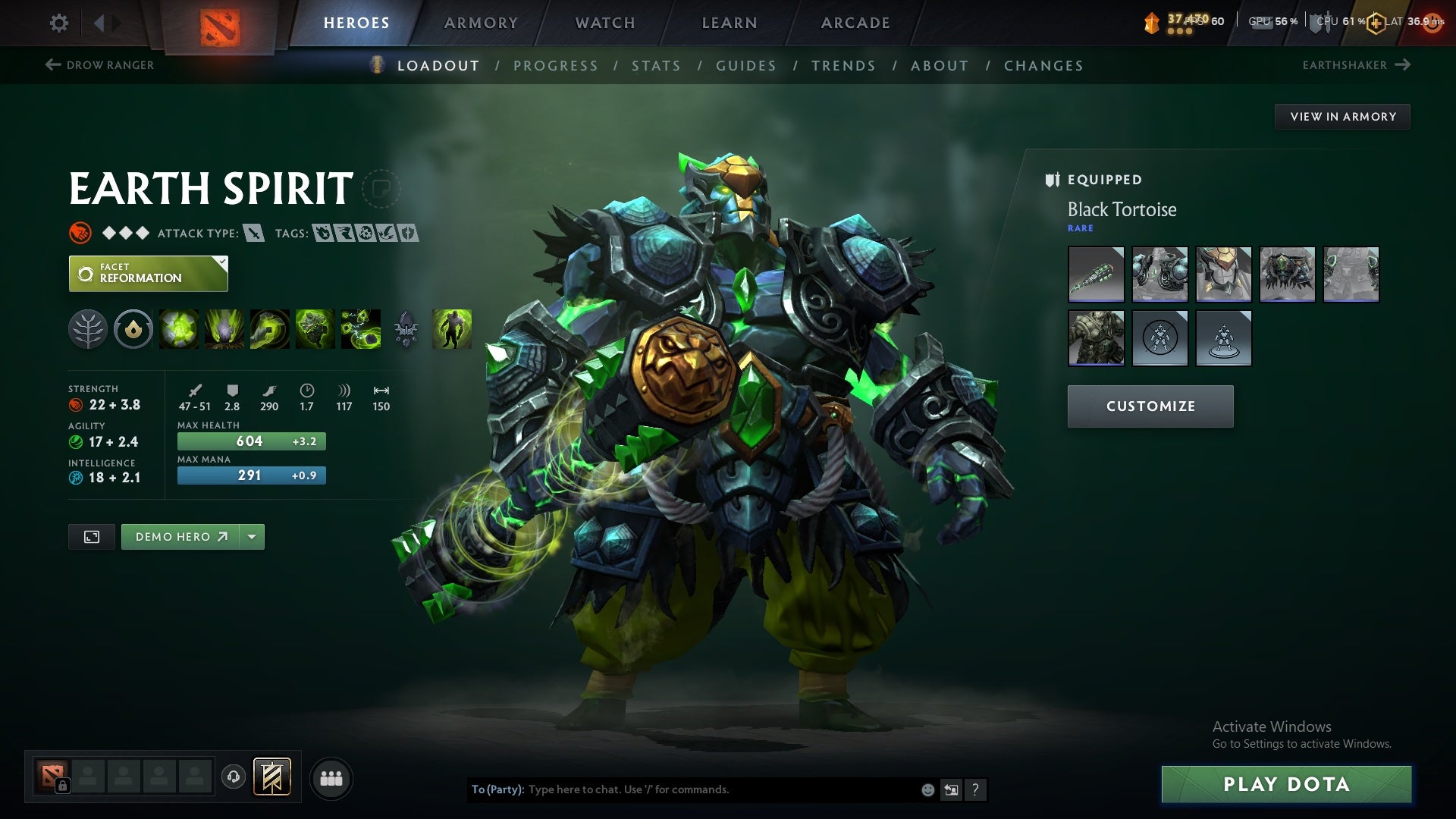Click the innate talent tree icon
The height and width of the screenshot is (819, 1456).
(89, 329)
